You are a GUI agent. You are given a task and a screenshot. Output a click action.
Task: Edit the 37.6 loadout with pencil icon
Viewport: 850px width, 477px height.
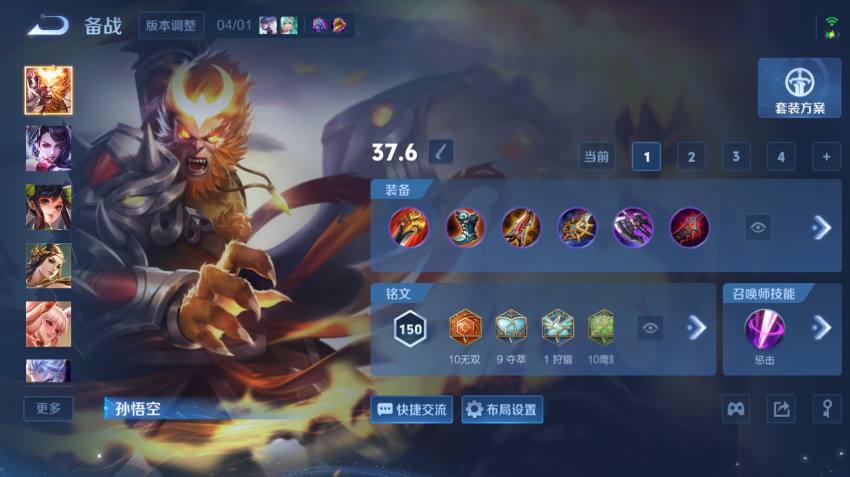[x=440, y=152]
